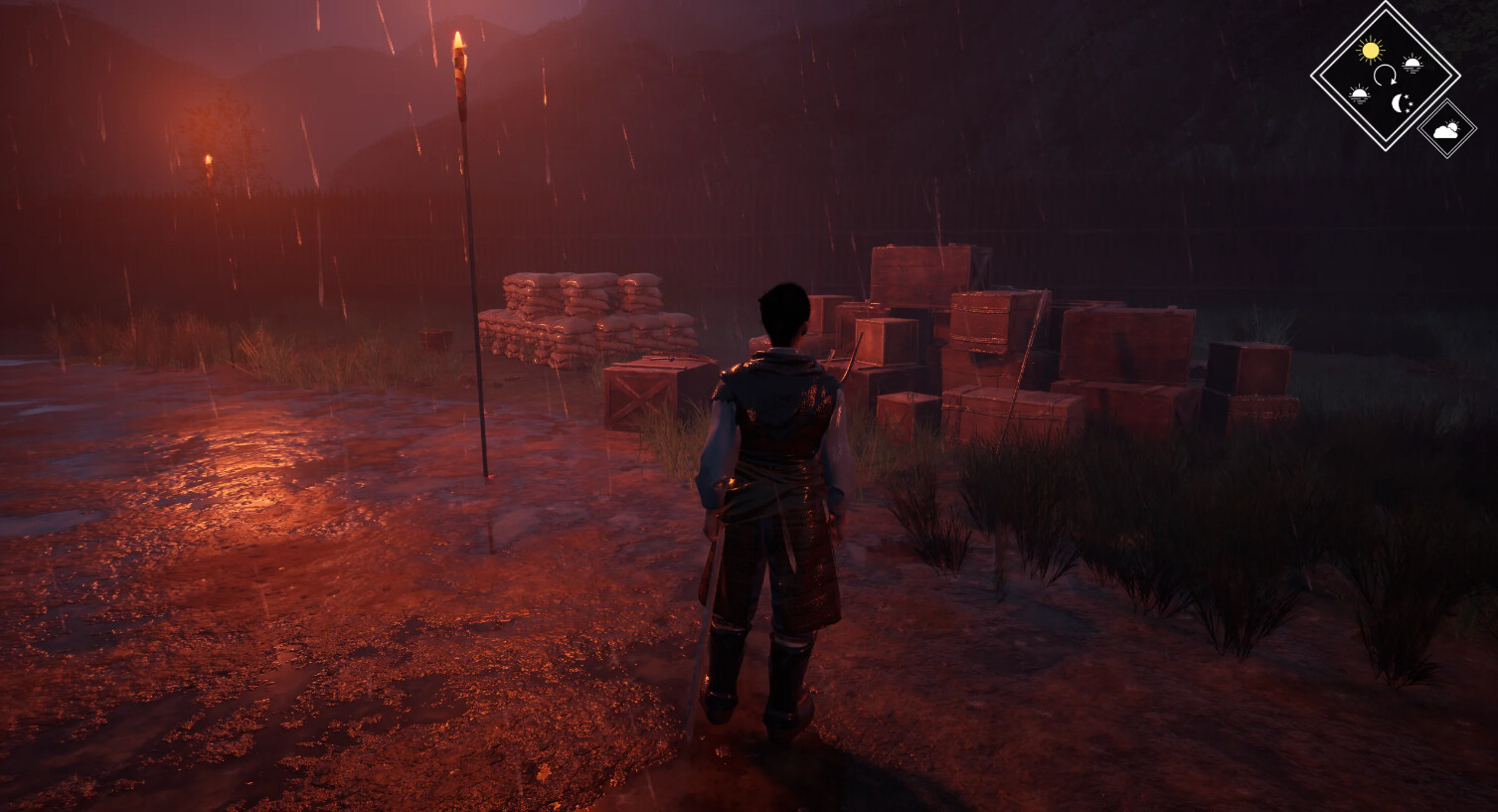Click the currently active yellow sun highlight
Viewport: 1498px width, 812px height.
click(x=1371, y=49)
